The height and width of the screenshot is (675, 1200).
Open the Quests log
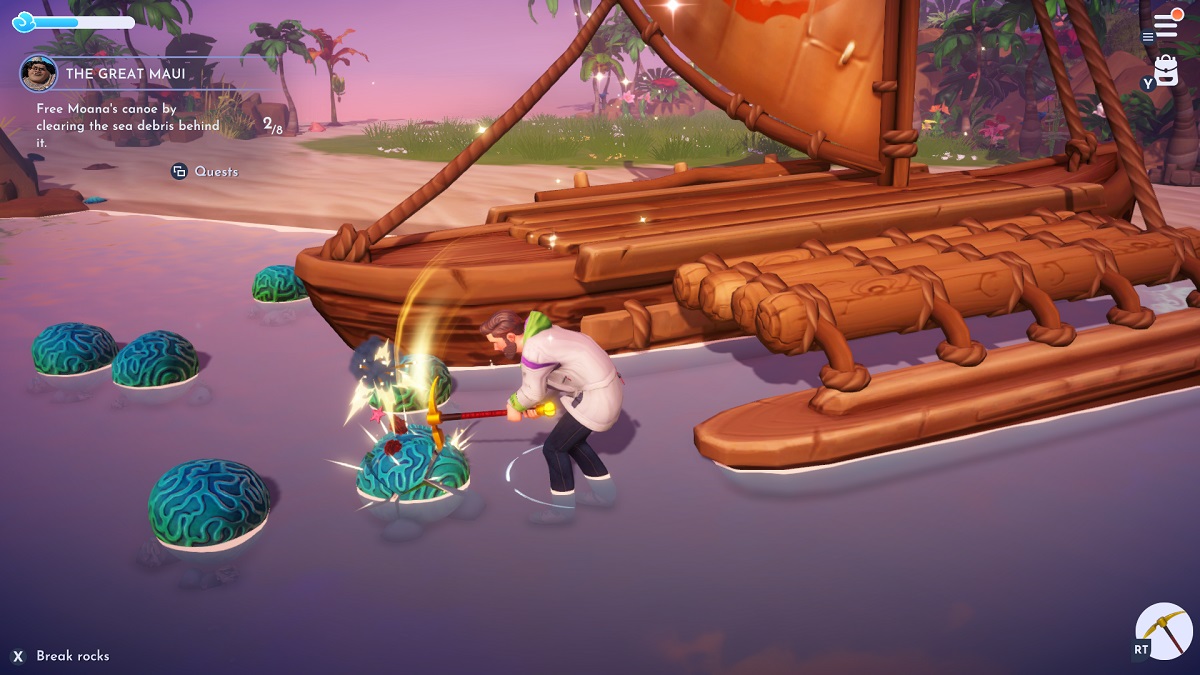[x=205, y=171]
